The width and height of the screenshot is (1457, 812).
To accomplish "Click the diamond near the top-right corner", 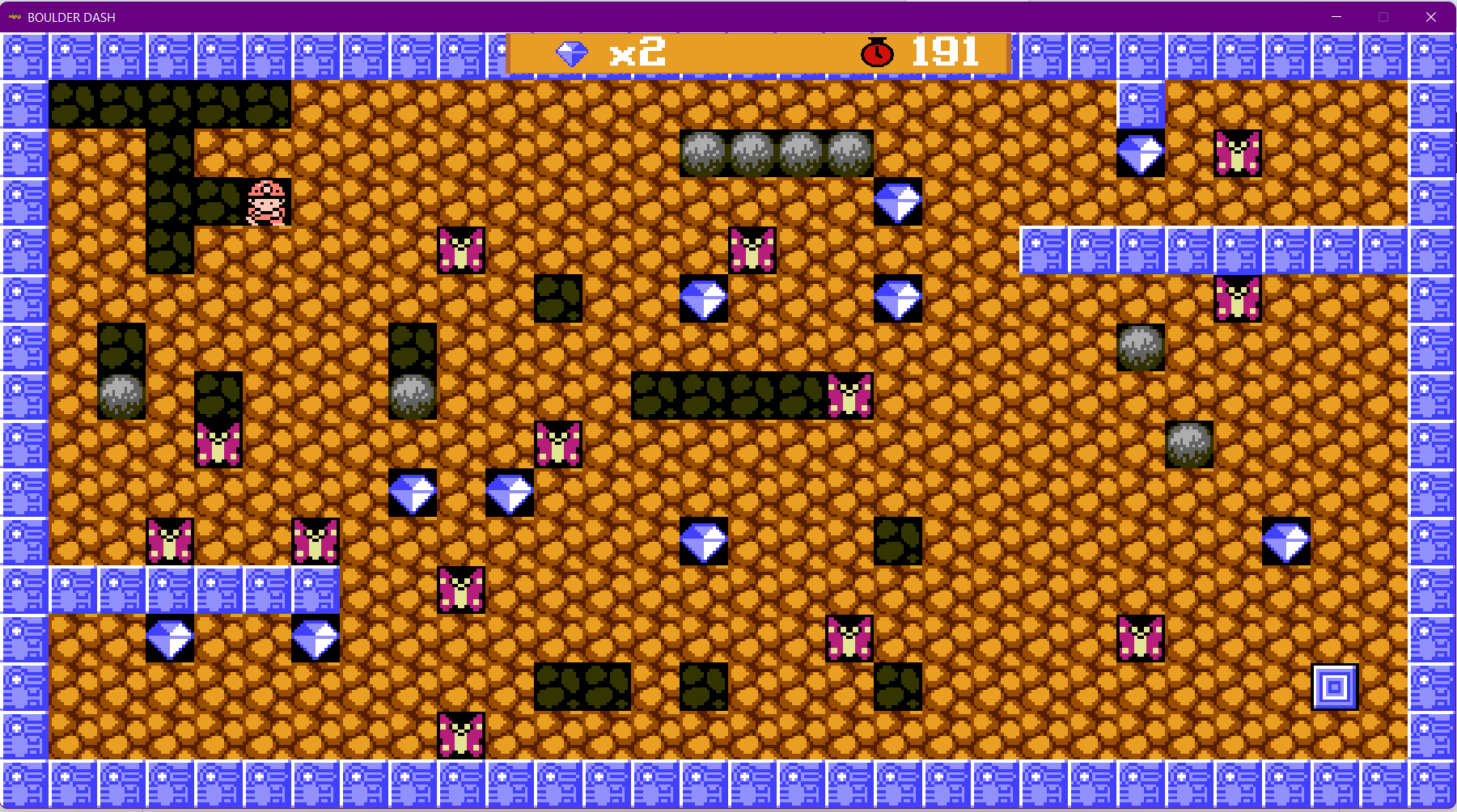I will pos(1141,153).
